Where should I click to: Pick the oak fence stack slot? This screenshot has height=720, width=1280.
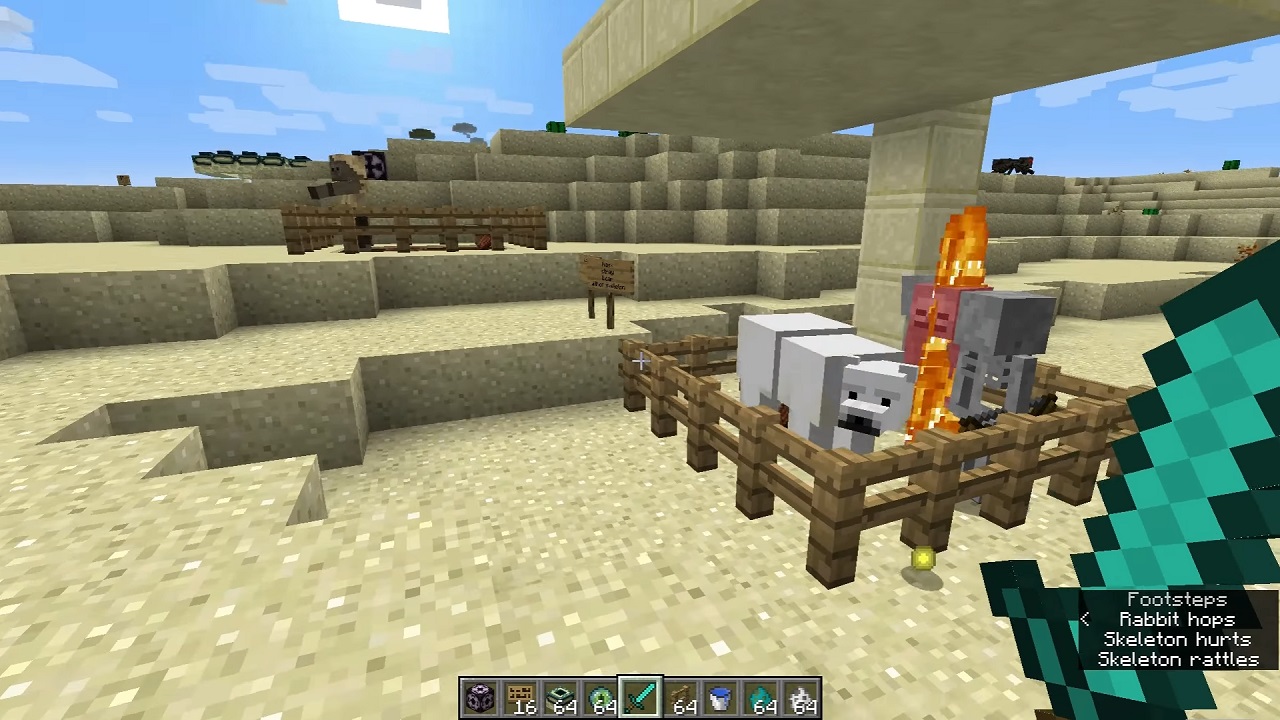(680, 698)
